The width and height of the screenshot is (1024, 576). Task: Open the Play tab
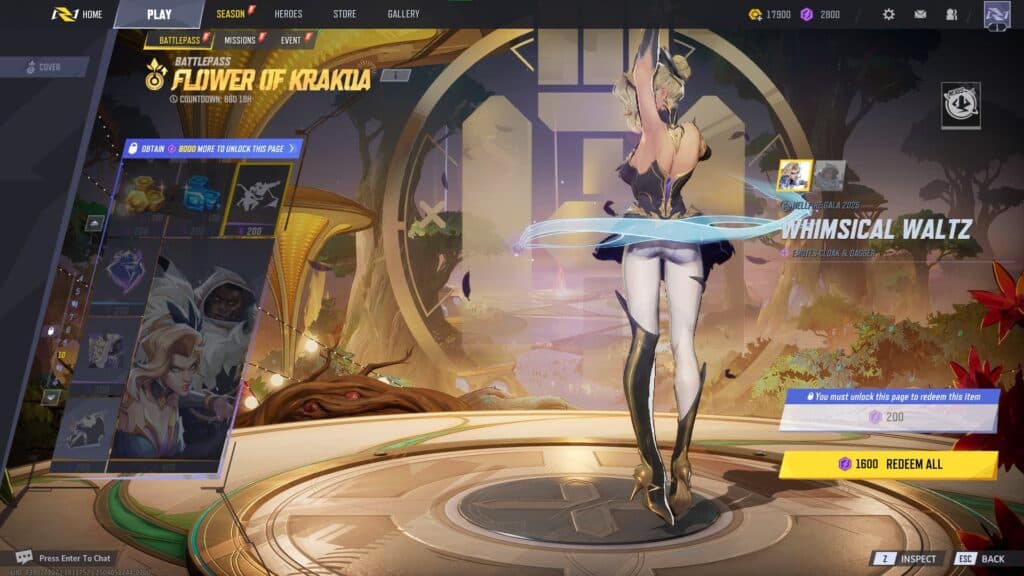pos(158,14)
